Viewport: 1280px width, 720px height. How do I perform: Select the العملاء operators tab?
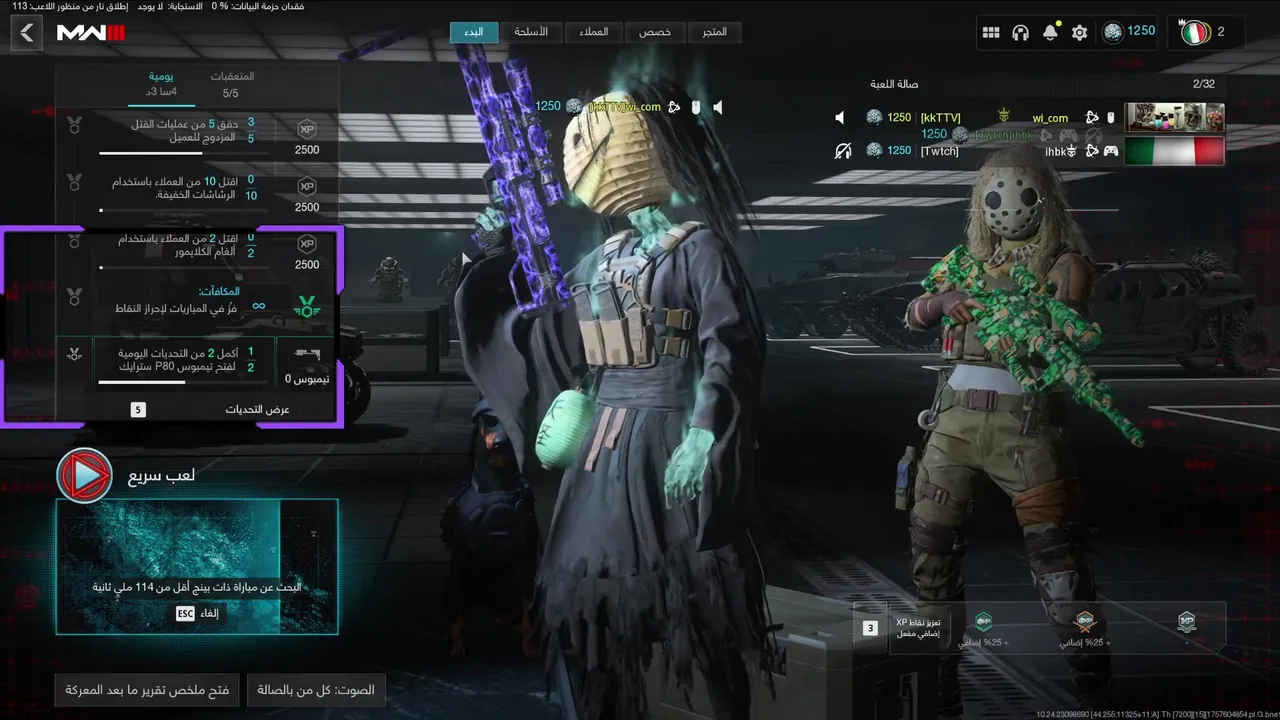coord(593,32)
